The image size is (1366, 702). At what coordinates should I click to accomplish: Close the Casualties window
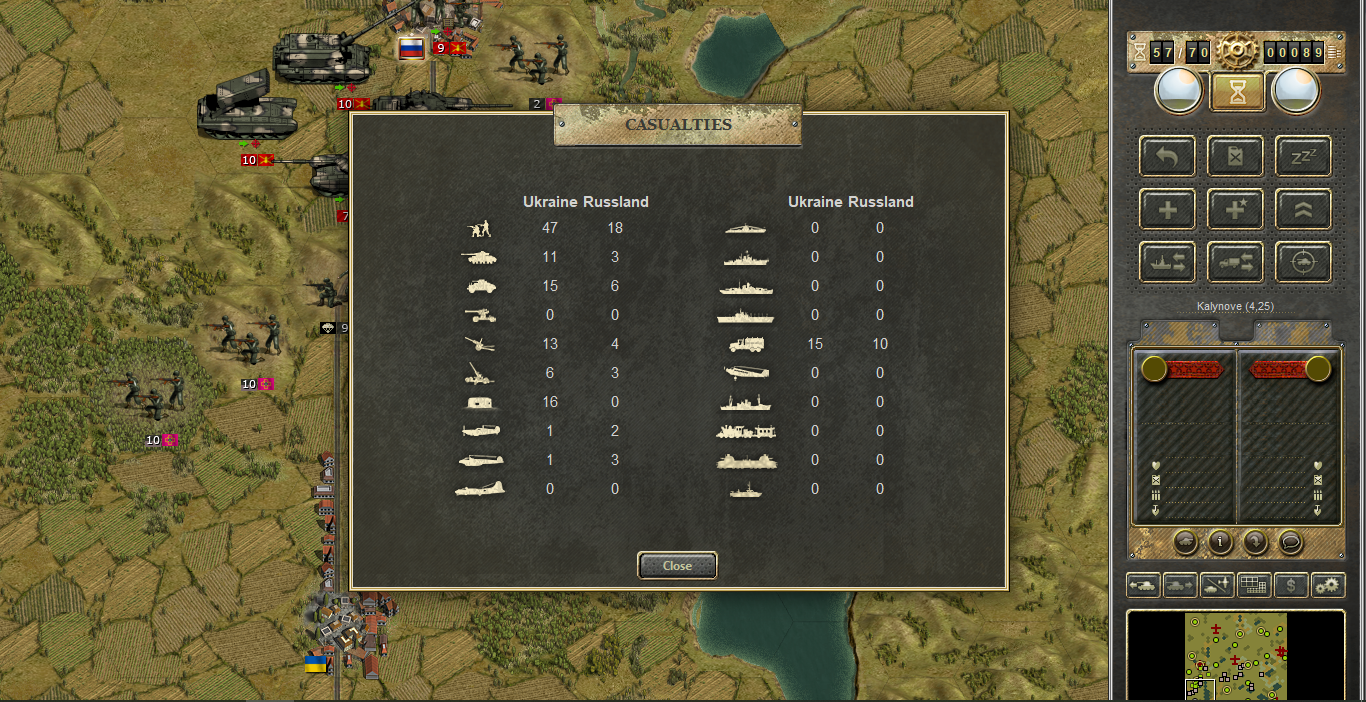pyautogui.click(x=677, y=566)
